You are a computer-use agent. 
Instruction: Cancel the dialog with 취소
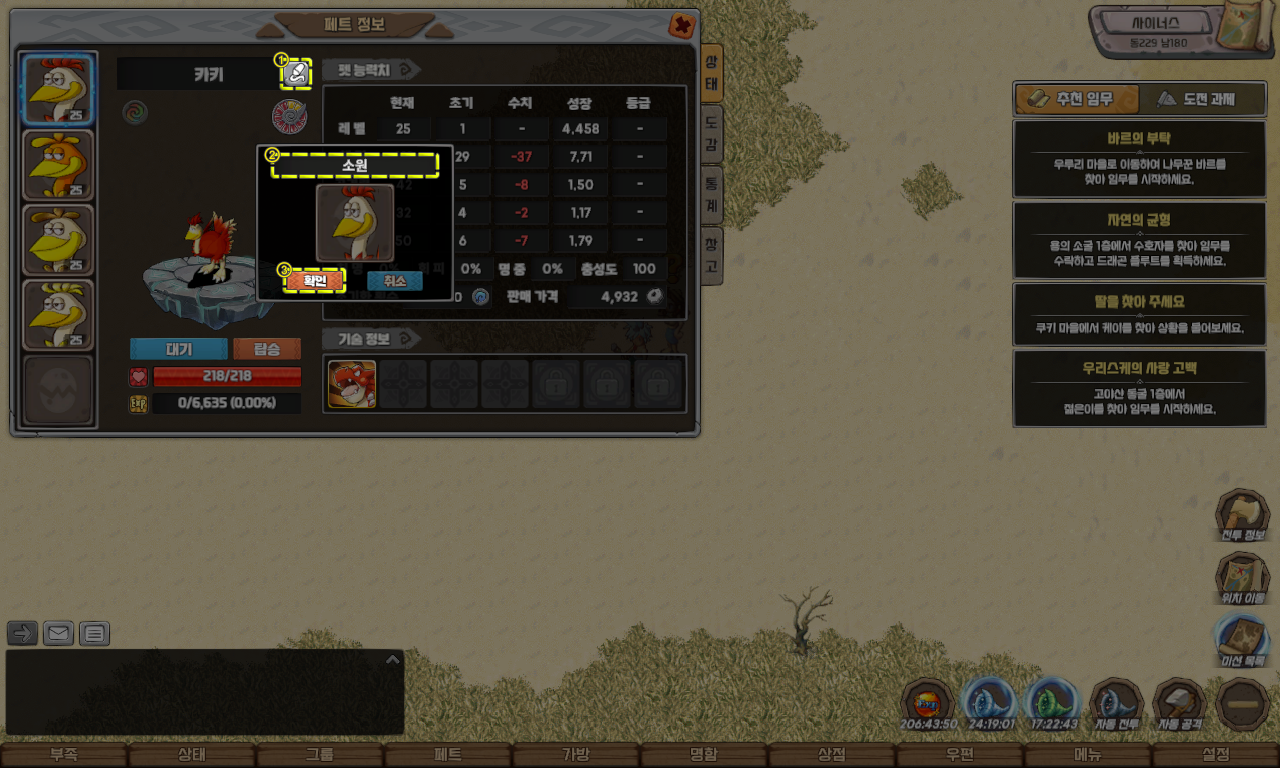coord(394,281)
